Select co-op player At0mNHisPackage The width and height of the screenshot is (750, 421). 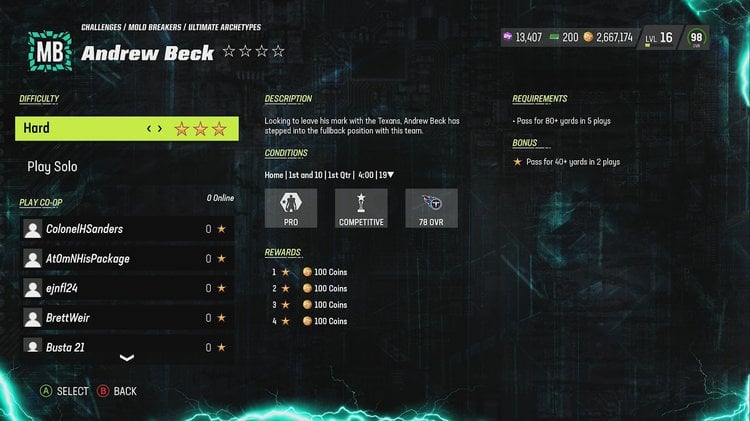pyautogui.click(x=127, y=259)
